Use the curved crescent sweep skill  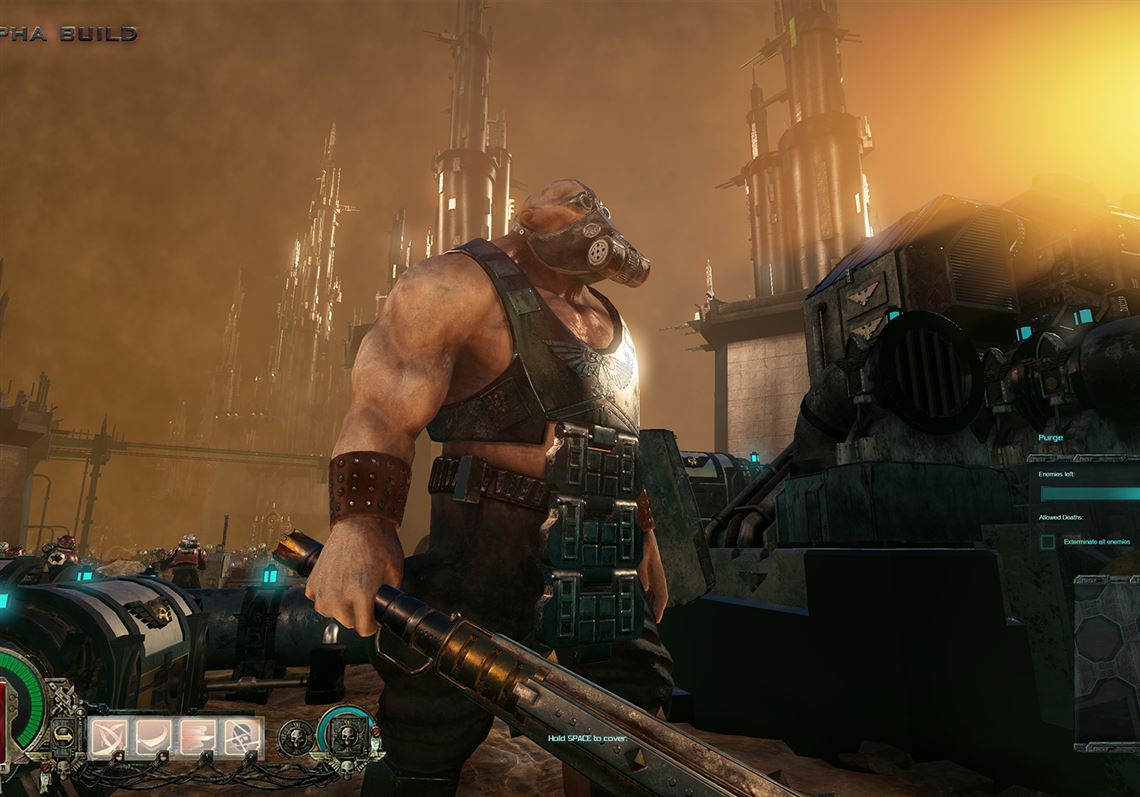click(x=153, y=737)
